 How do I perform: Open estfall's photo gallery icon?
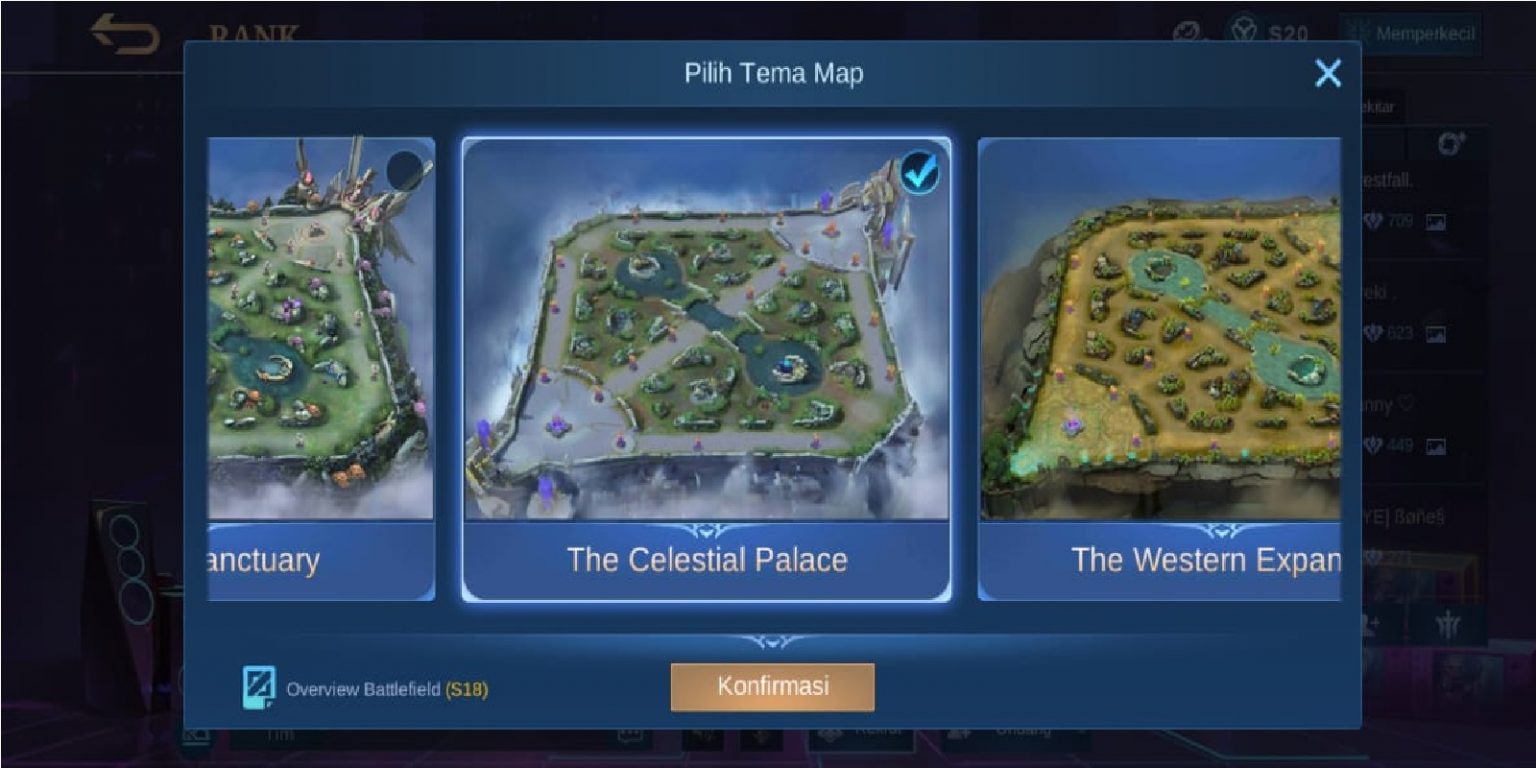[1437, 222]
